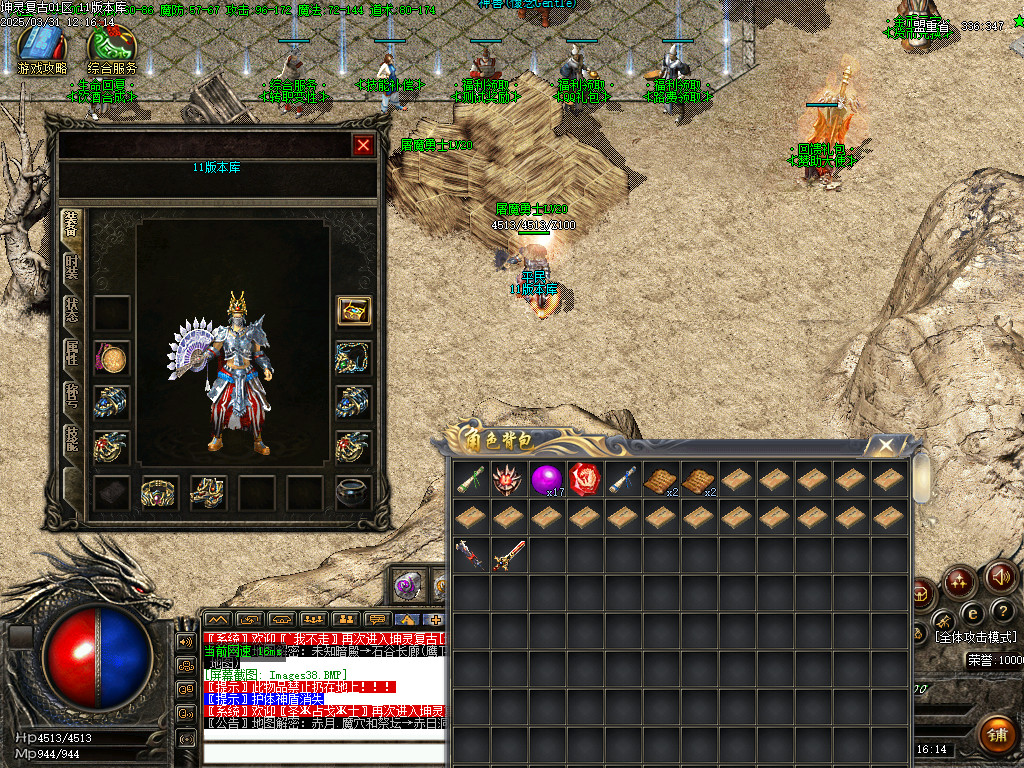Select the treasure chest equipment slot
The height and width of the screenshot is (768, 1024).
pos(353,311)
